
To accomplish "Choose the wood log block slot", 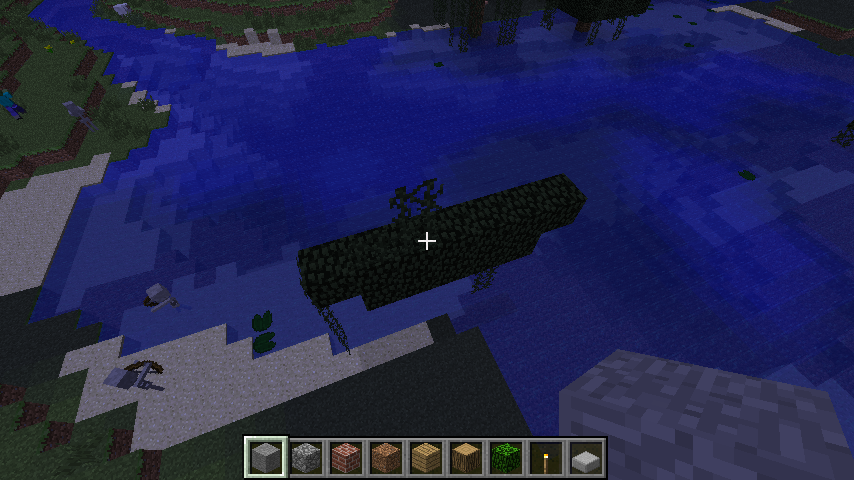I will 466,458.
